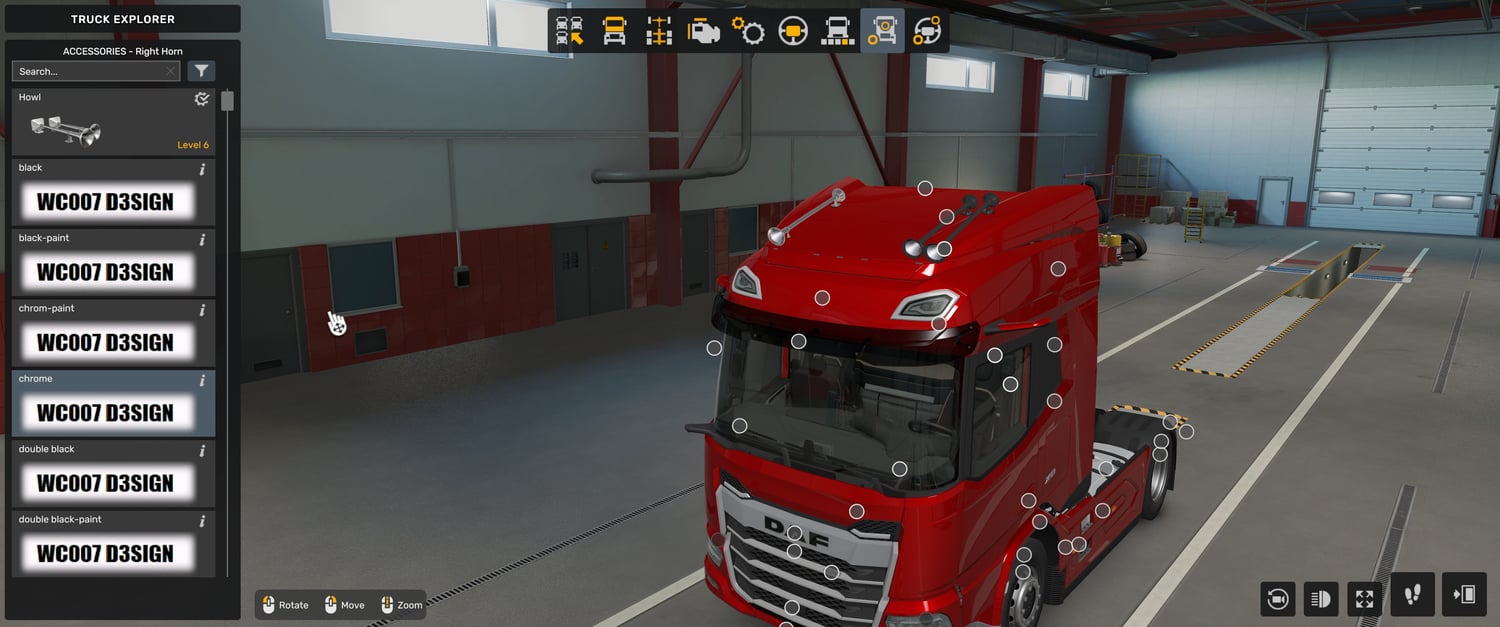Switch to the engine section

tap(704, 31)
